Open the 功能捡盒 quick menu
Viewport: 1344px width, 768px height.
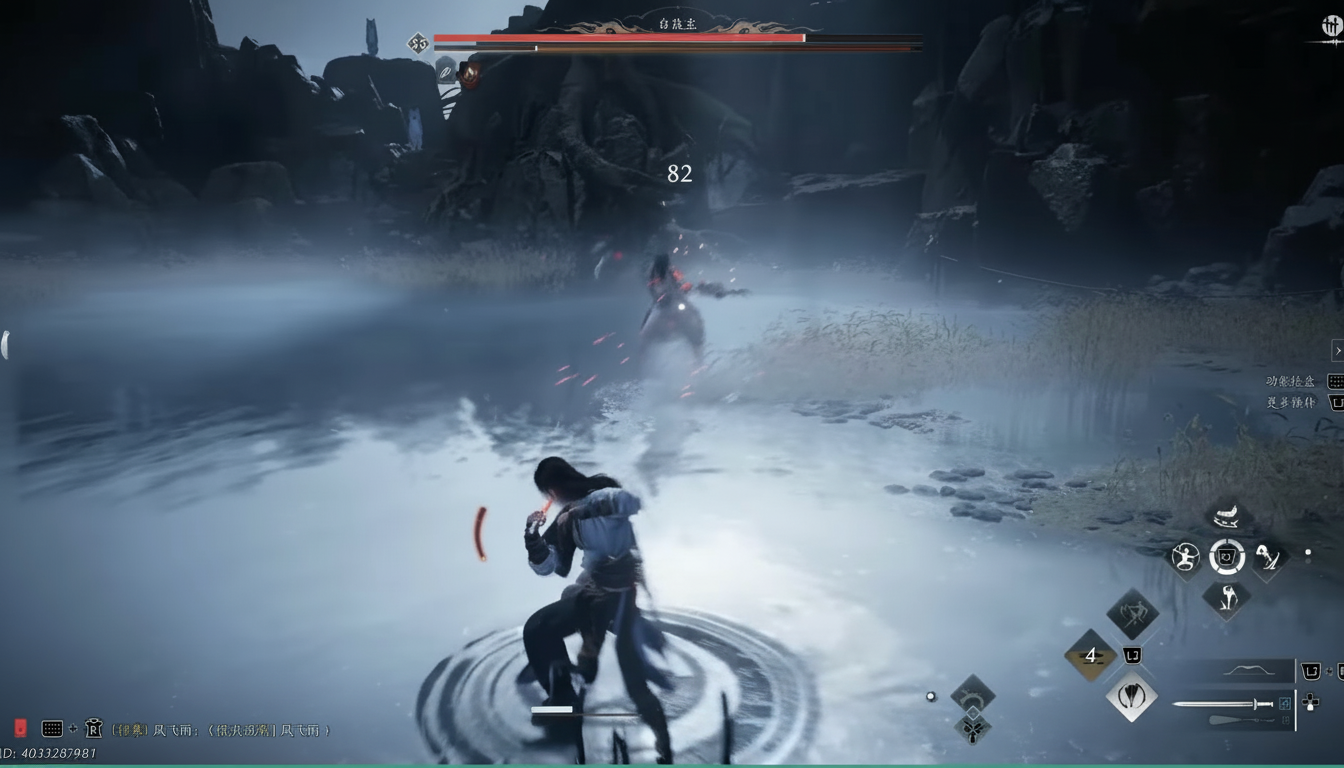(1291, 381)
